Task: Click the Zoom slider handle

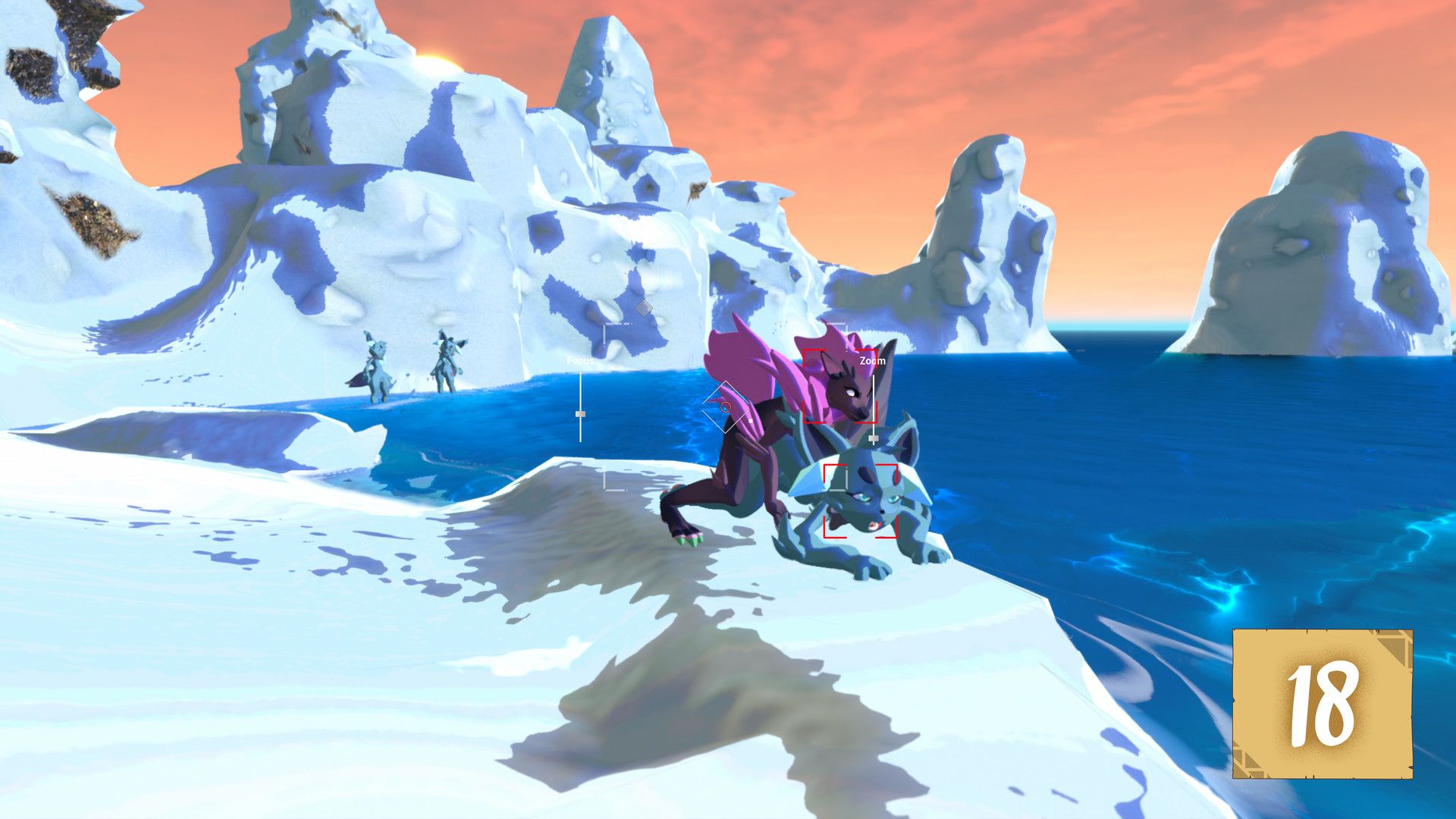Action: tap(873, 439)
